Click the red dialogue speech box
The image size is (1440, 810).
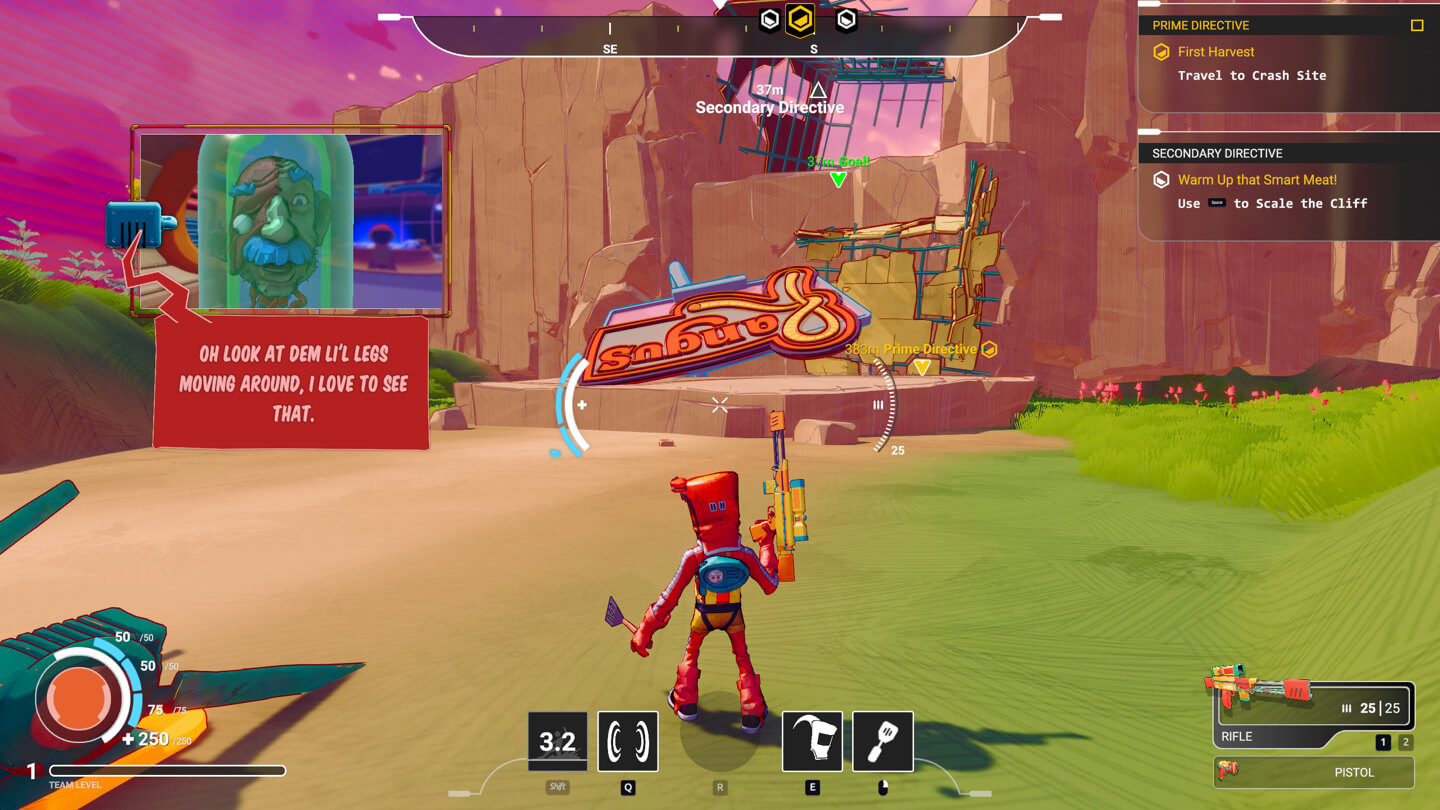pyautogui.click(x=292, y=383)
